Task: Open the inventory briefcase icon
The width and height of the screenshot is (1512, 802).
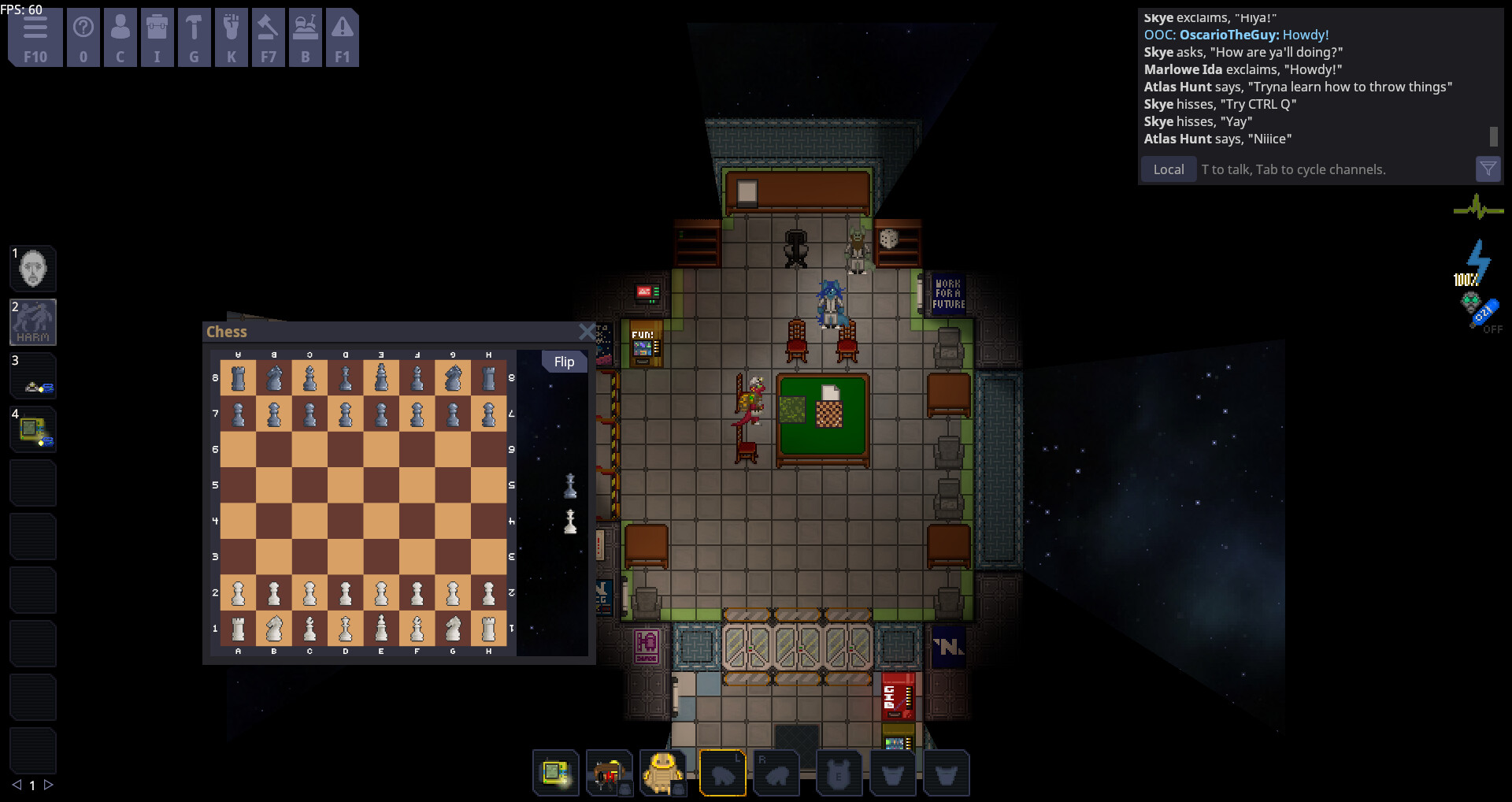Action: [x=157, y=37]
